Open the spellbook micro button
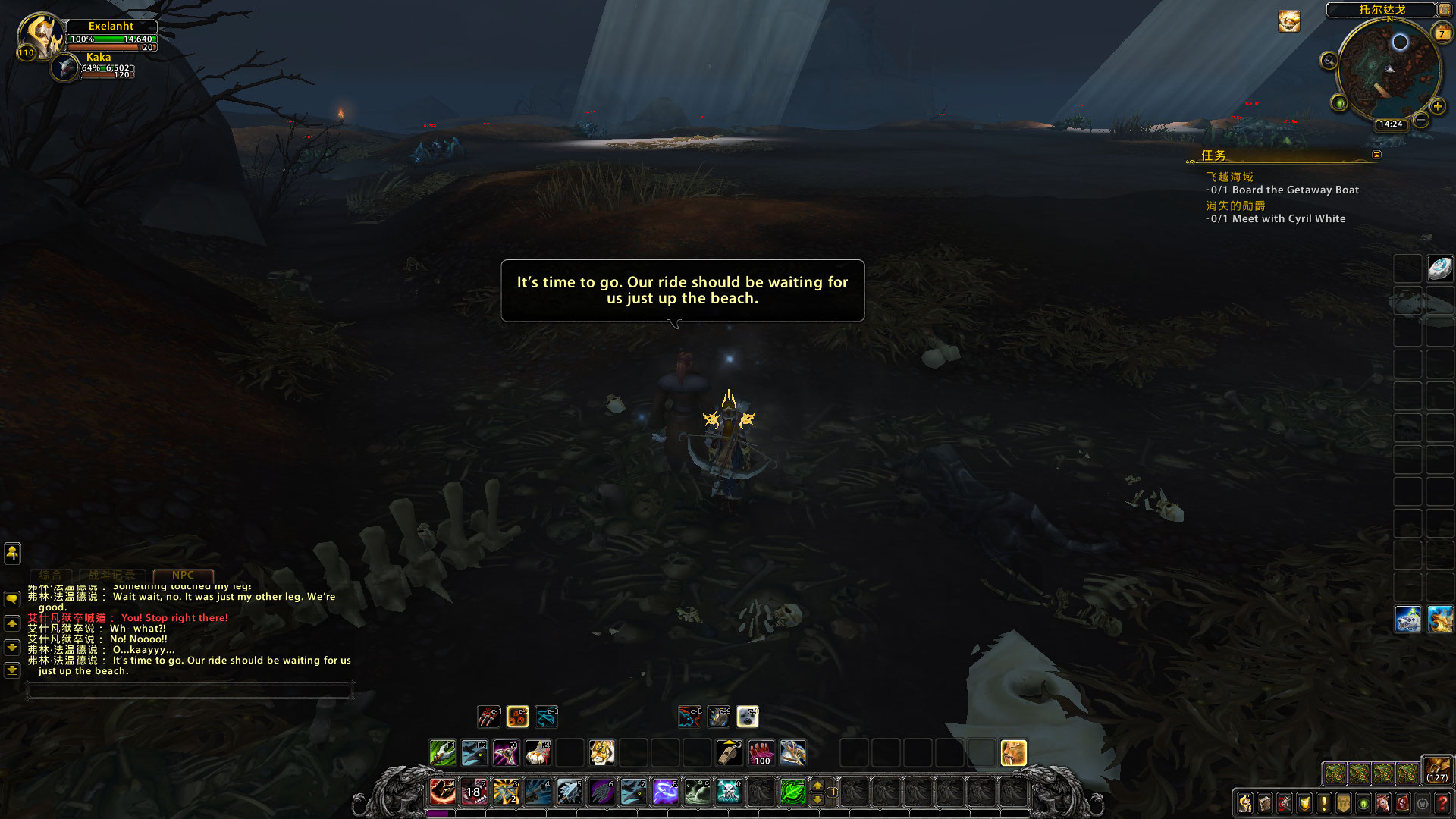Image resolution: width=1456 pixels, height=819 pixels. 1265,803
